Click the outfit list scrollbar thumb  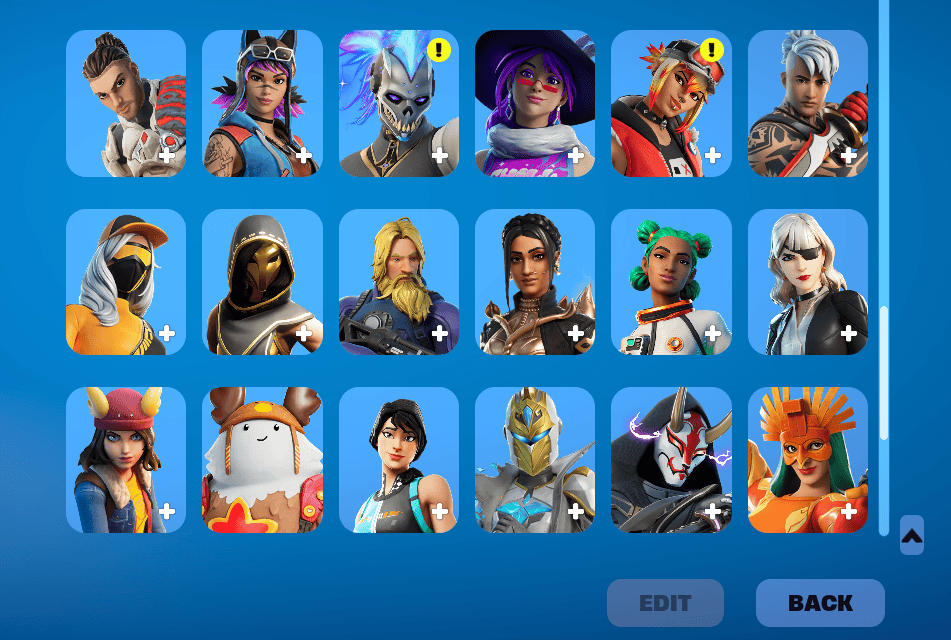click(884, 372)
